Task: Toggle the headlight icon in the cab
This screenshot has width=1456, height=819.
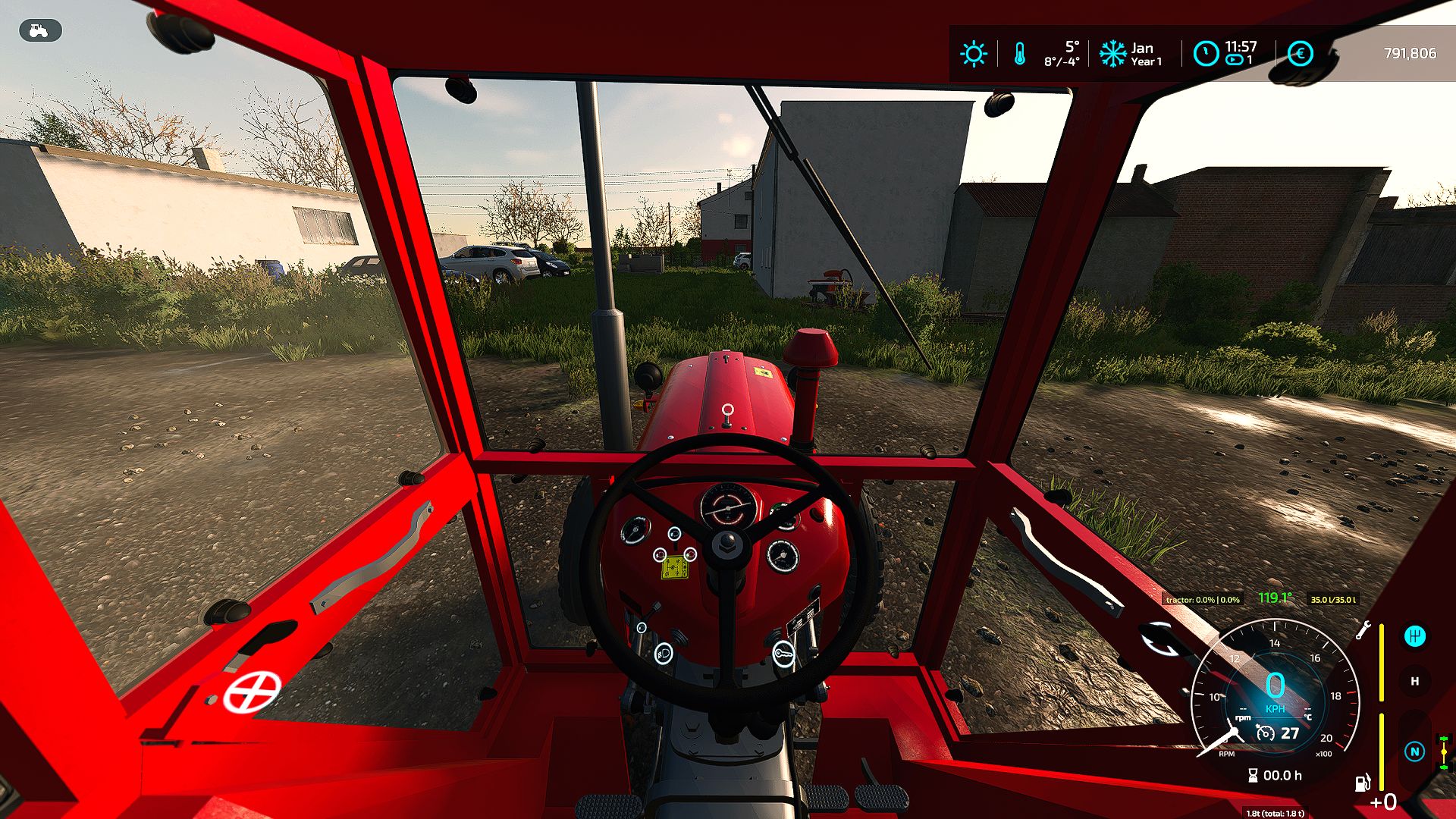Action: click(664, 653)
